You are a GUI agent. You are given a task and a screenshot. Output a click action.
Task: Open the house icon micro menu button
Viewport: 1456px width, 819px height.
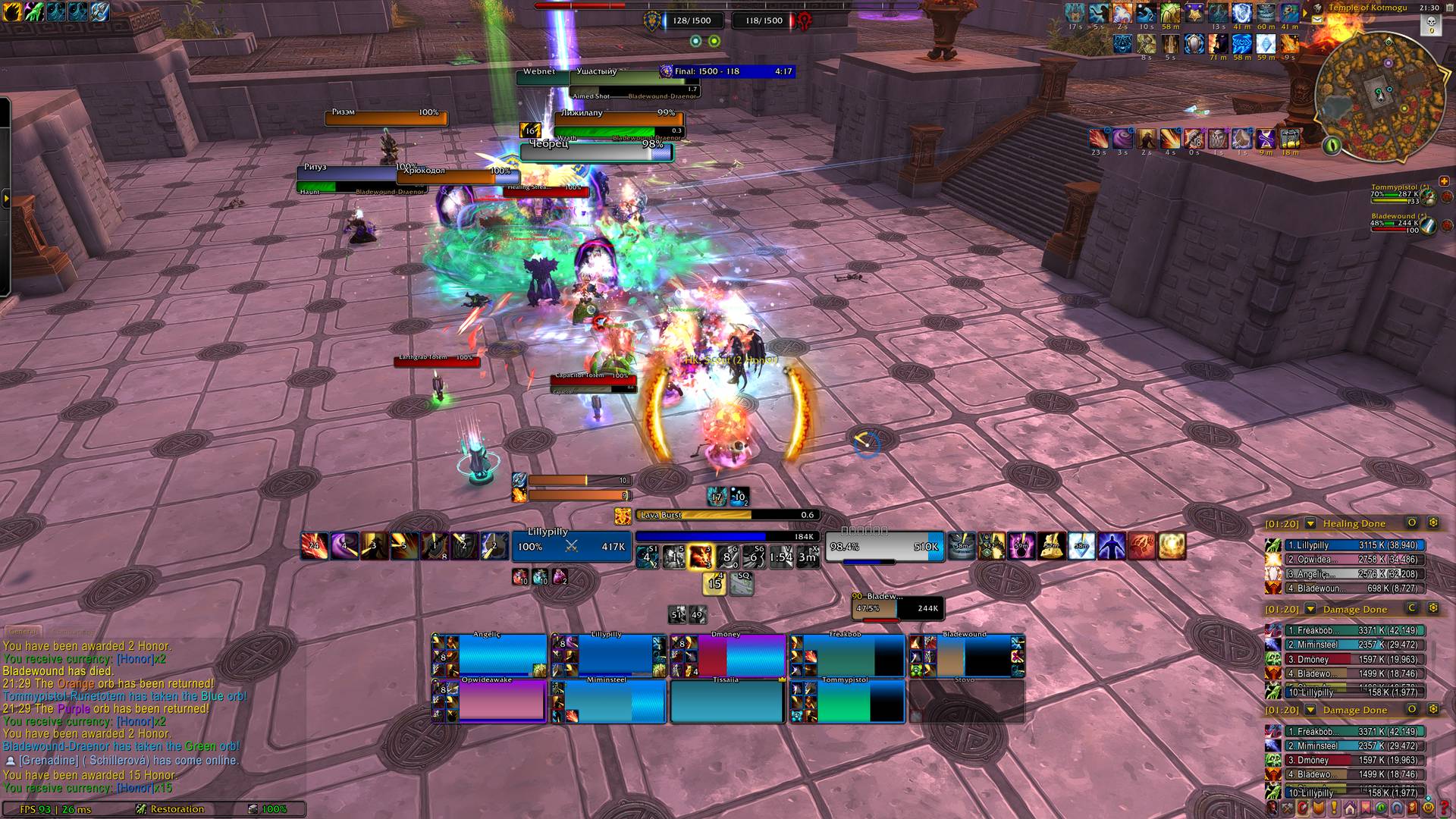pyautogui.click(x=1350, y=808)
